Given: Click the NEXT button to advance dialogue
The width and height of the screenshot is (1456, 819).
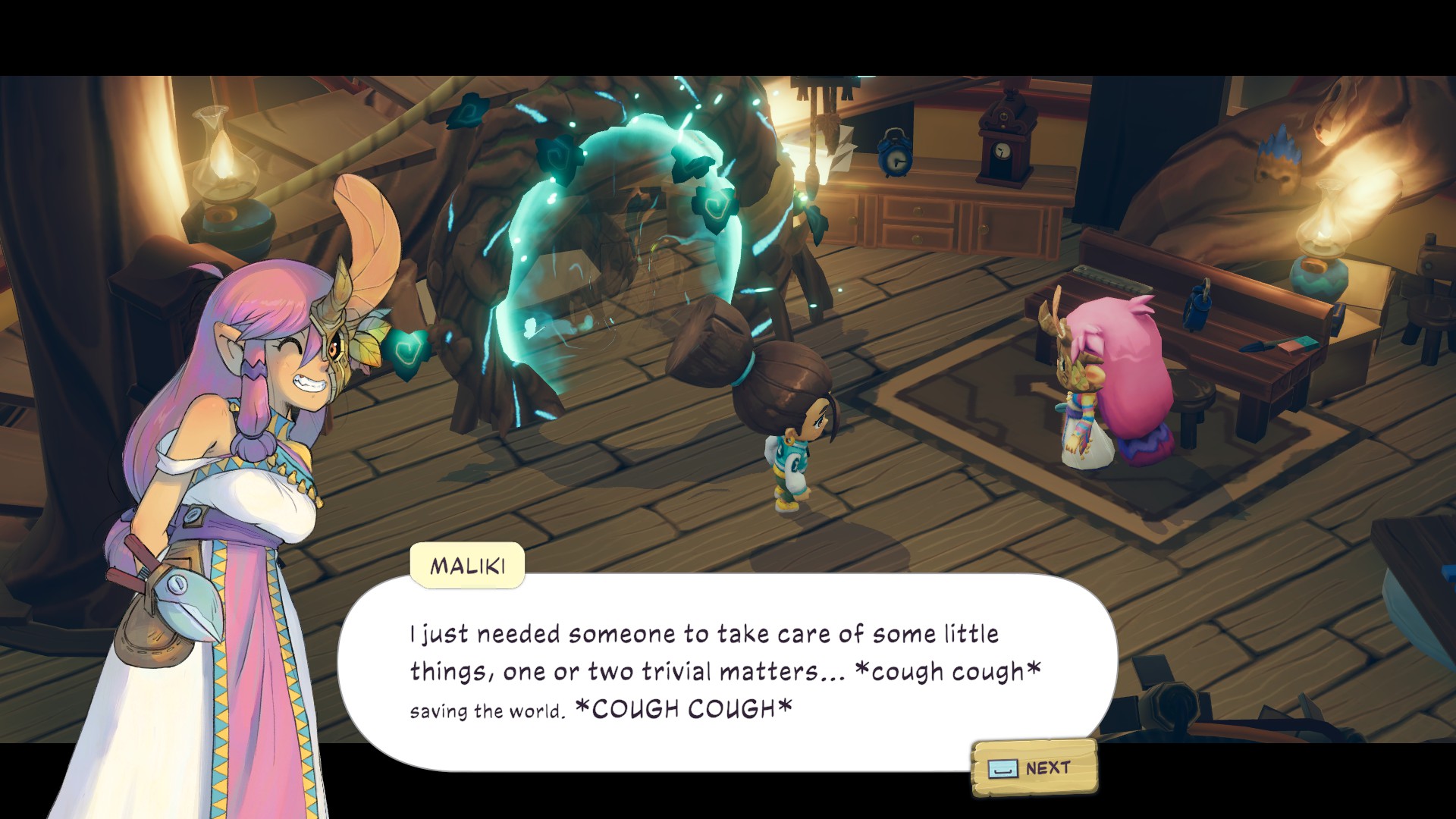Looking at the screenshot, I should tap(1034, 767).
